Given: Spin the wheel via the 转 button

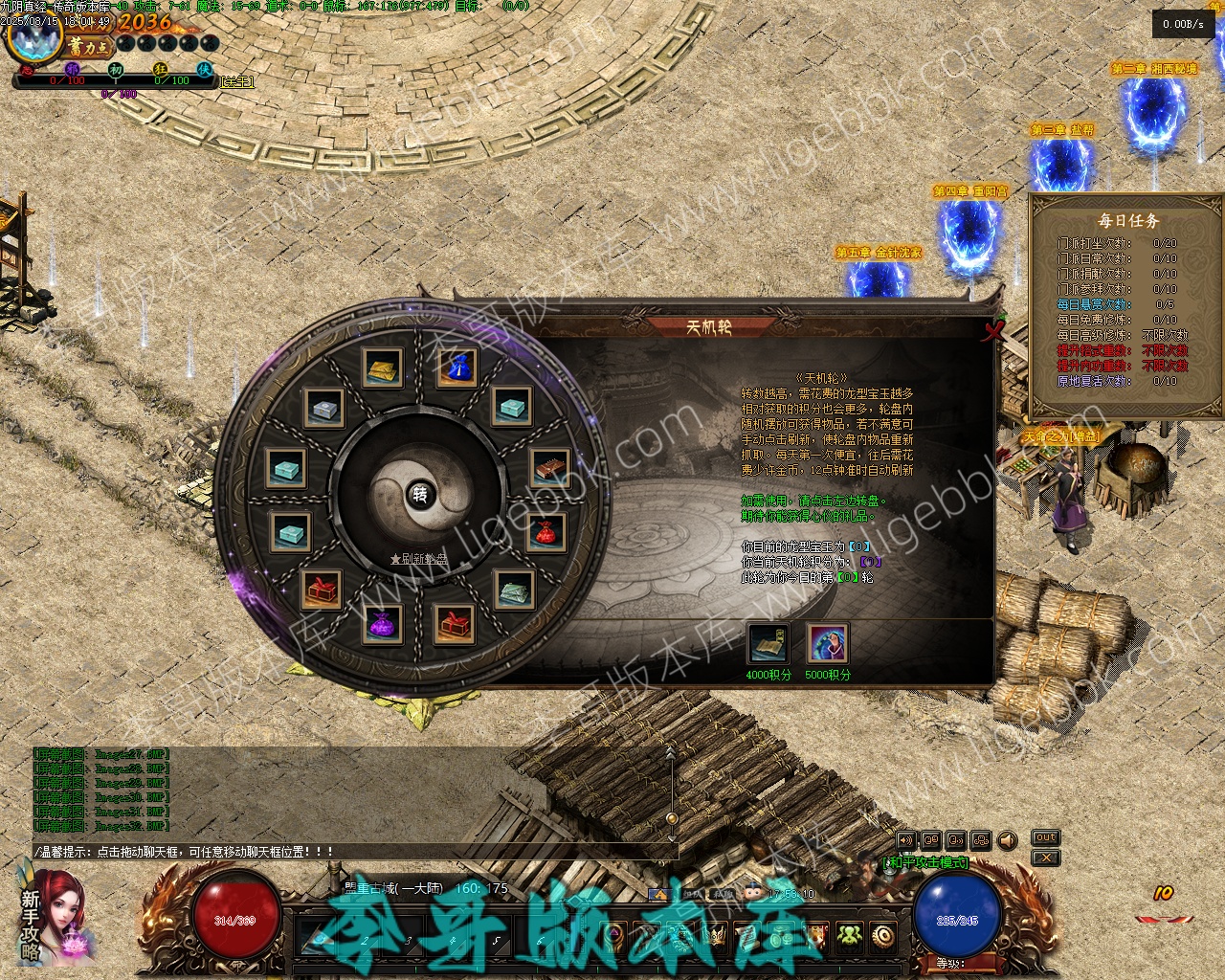Looking at the screenshot, I should (419, 494).
